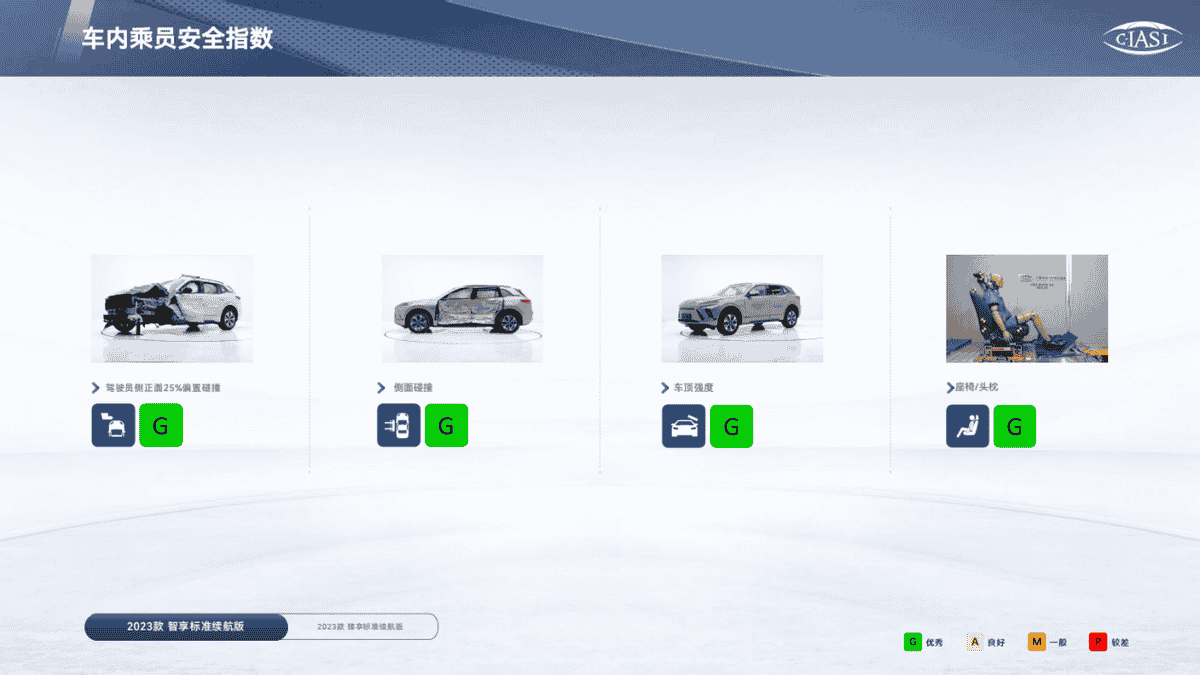Viewport: 1200px width, 675px height.
Task: Select the side impact test icon
Action: click(399, 426)
